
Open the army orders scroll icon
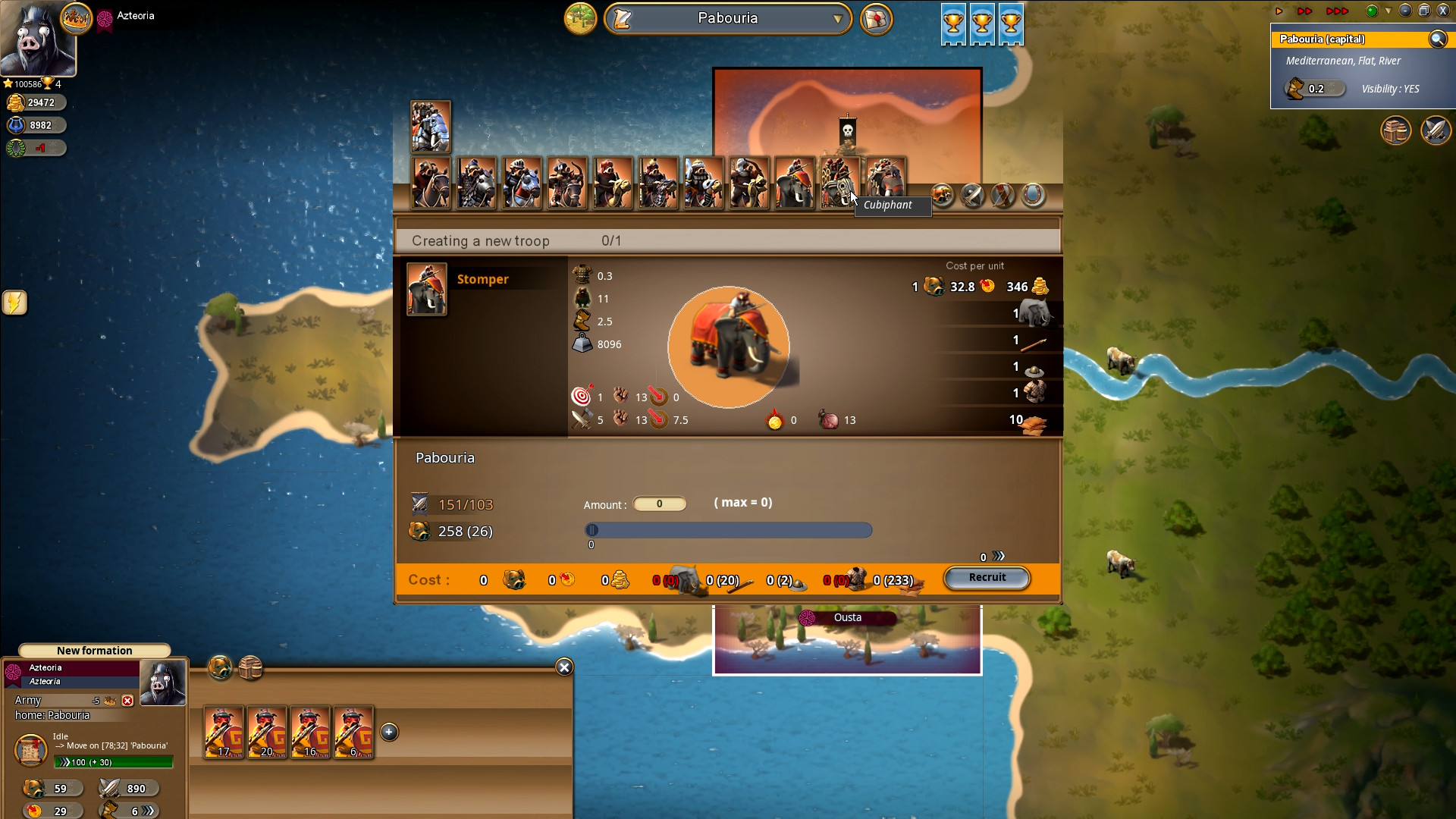pyautogui.click(x=31, y=750)
